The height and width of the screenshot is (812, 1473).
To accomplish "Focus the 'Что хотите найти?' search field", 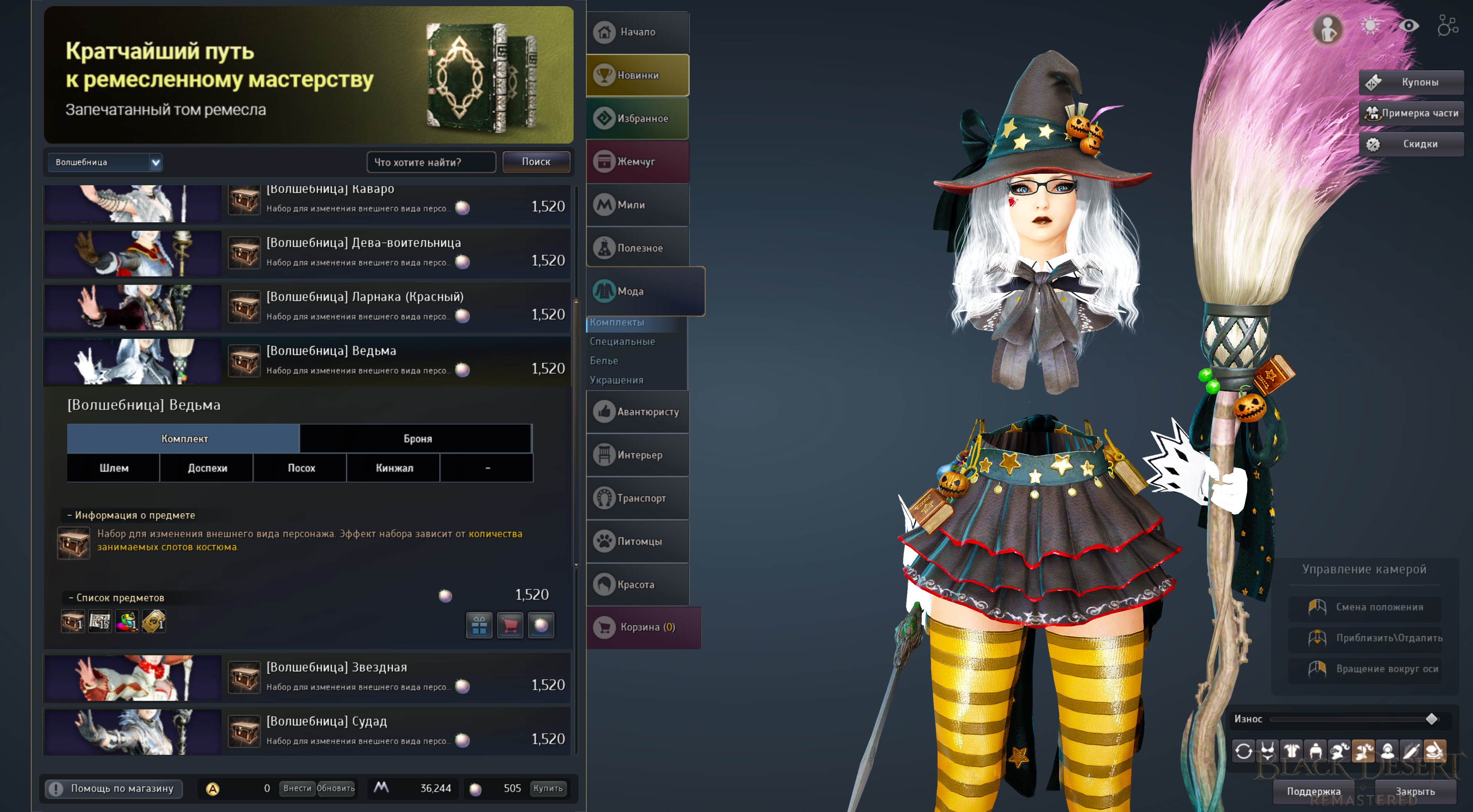I will [x=430, y=162].
